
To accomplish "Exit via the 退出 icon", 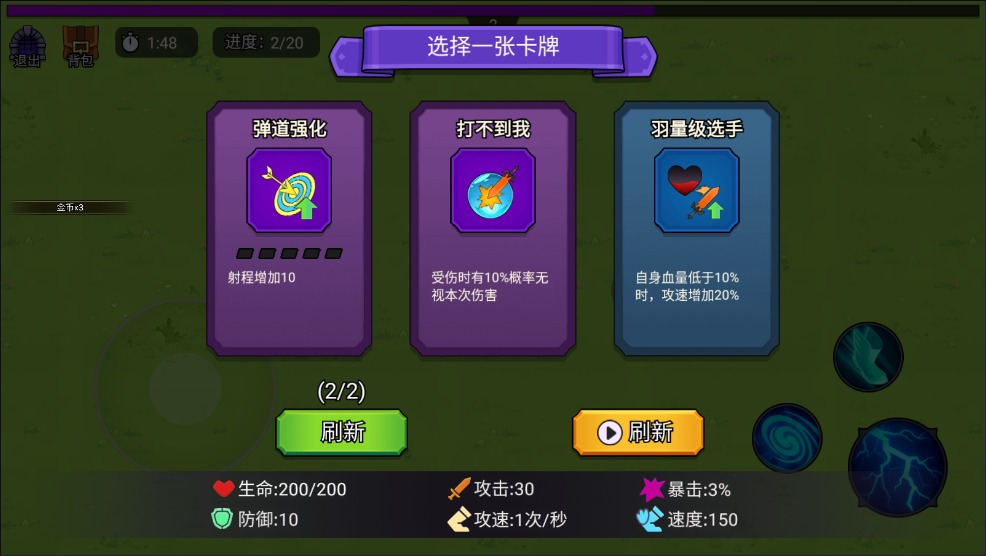I will click(x=27, y=47).
